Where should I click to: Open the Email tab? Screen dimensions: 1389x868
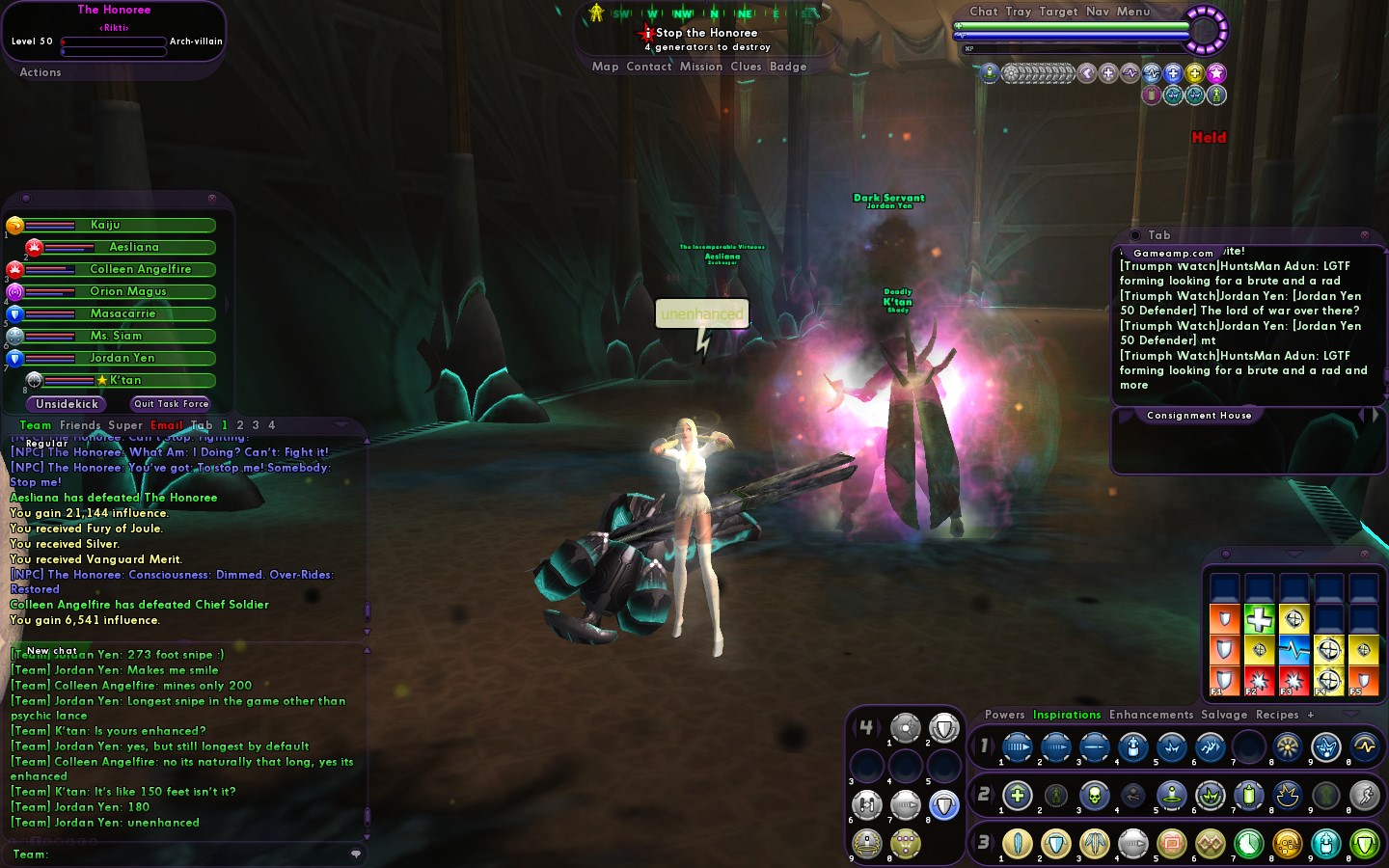(x=166, y=425)
